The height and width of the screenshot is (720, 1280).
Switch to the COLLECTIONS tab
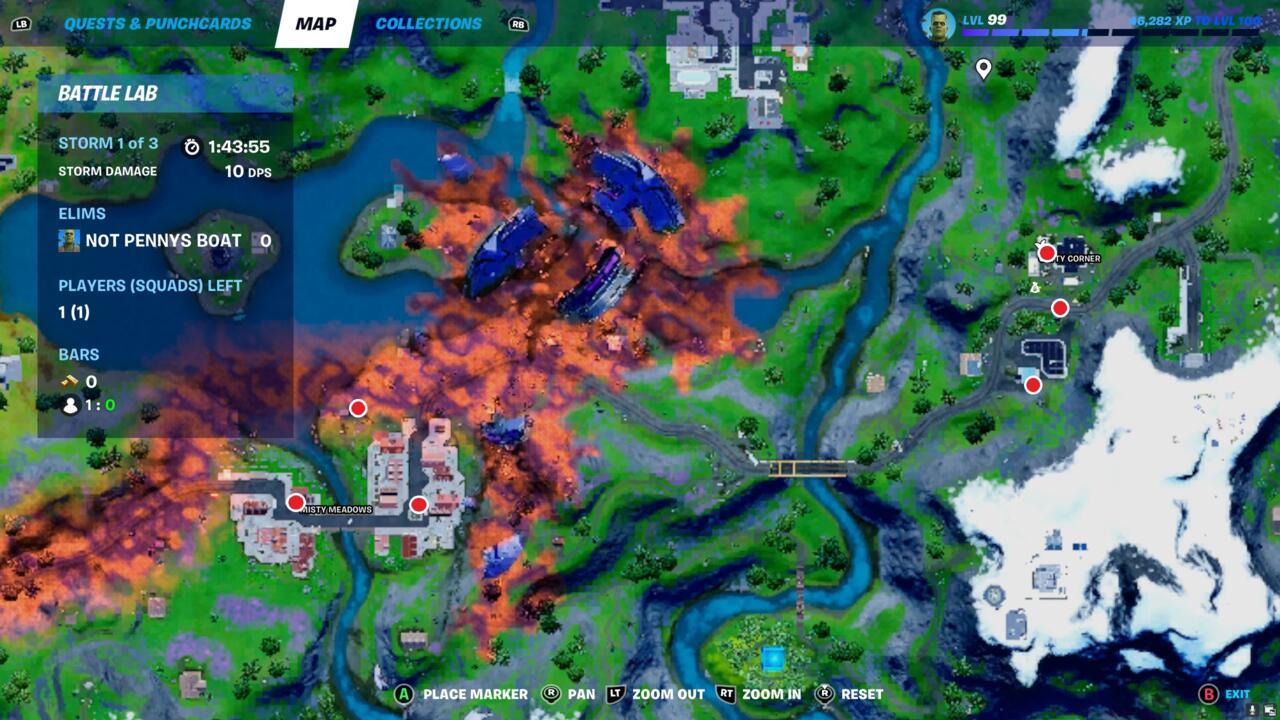pos(428,22)
